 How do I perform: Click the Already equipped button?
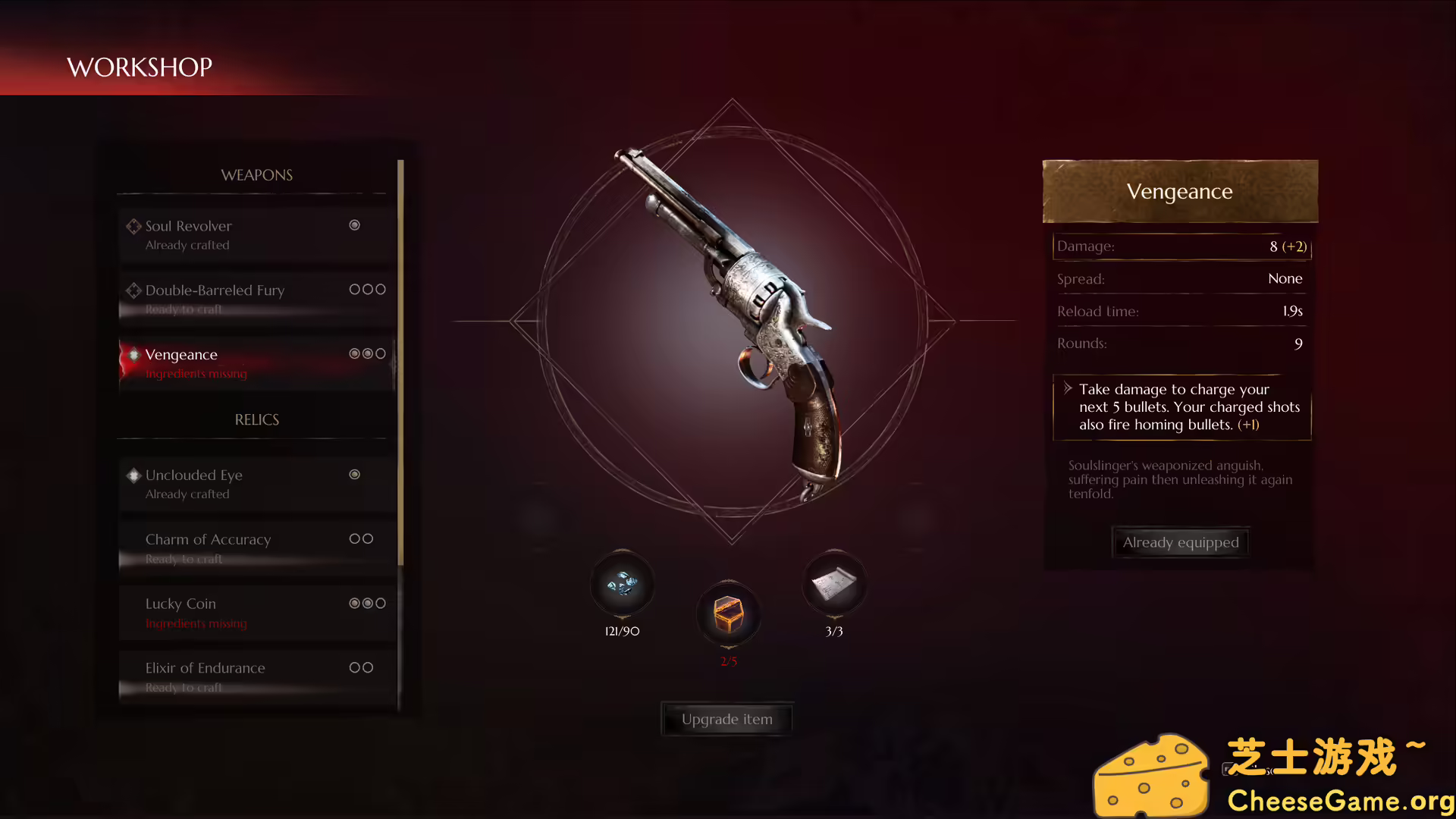coord(1180,542)
